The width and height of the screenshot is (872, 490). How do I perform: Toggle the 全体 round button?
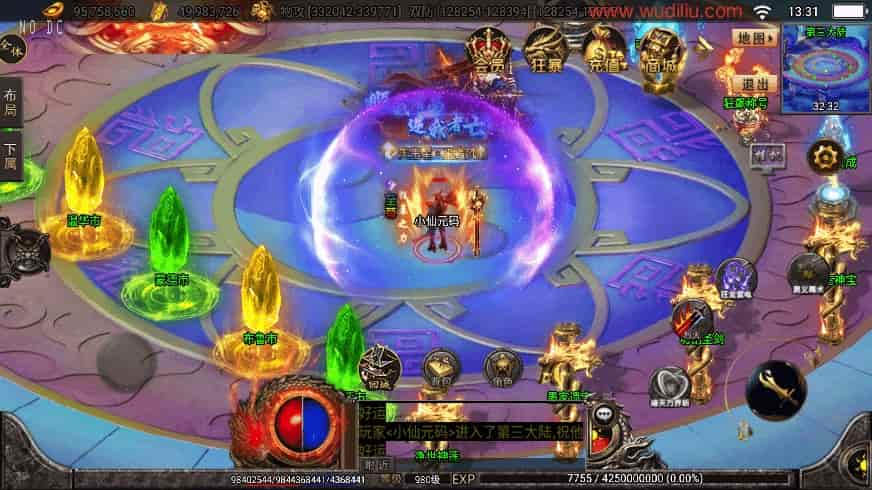(x=12, y=46)
